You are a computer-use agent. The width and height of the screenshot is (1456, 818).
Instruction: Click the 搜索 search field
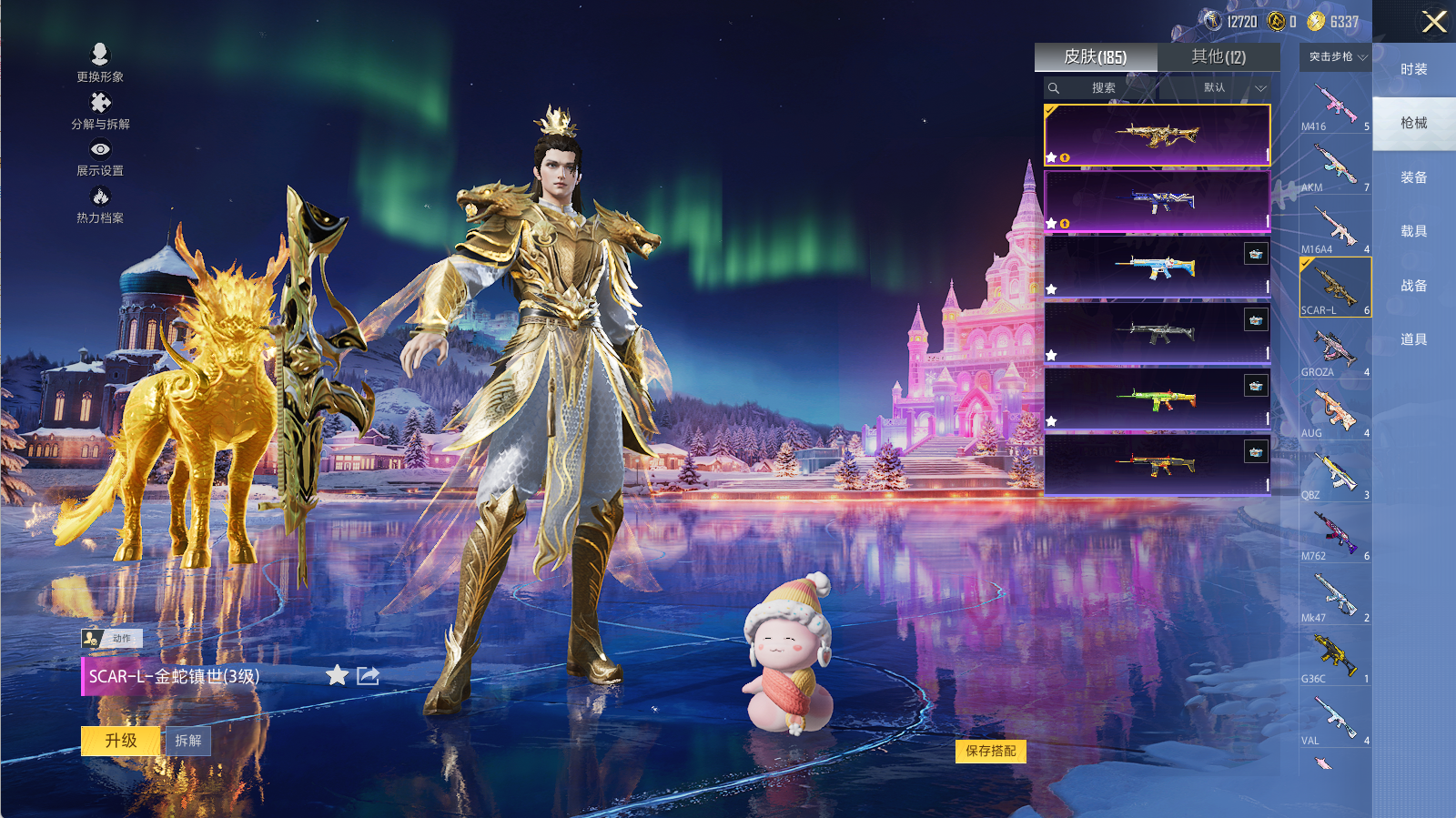pos(1103,88)
